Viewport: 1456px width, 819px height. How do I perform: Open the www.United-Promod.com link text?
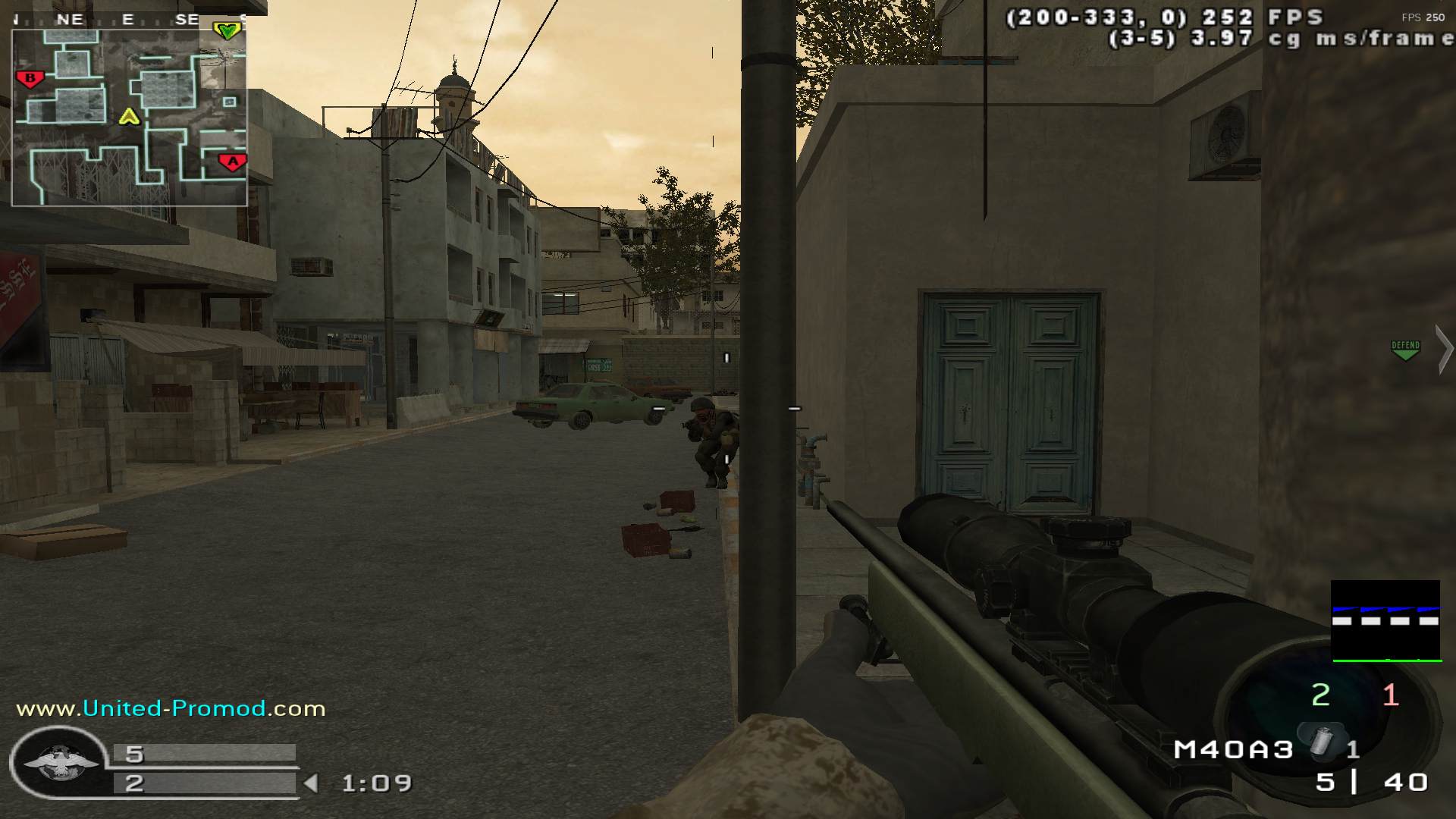click(171, 708)
